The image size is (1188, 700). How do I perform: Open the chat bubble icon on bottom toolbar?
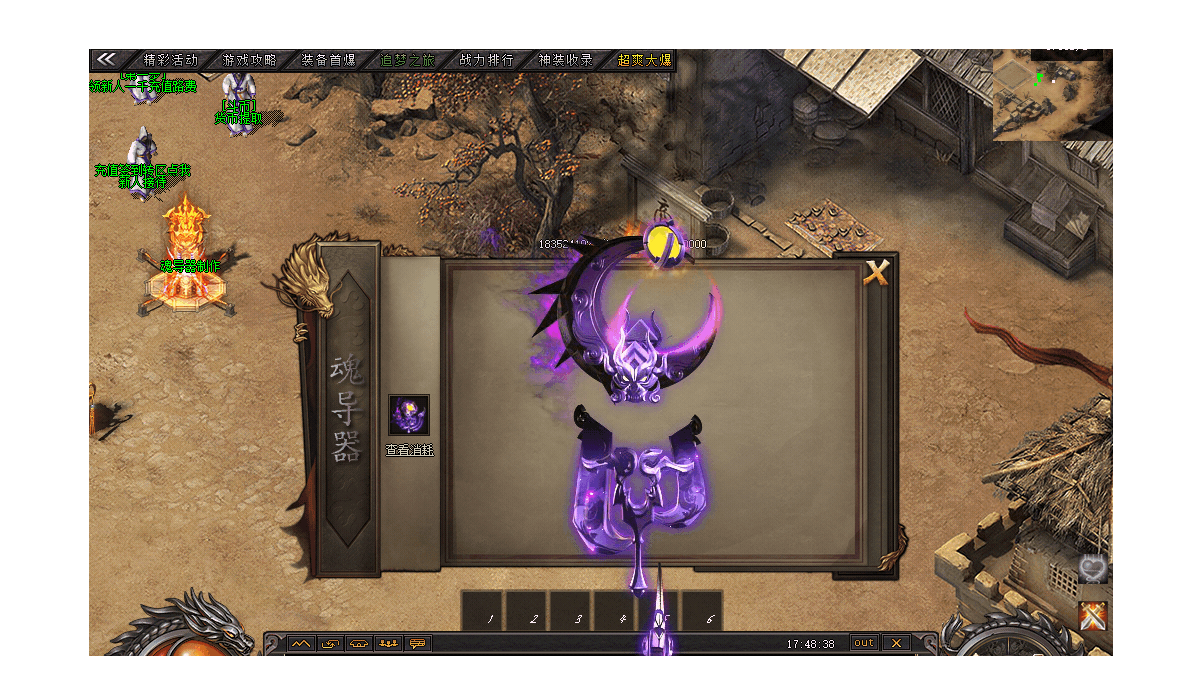(x=418, y=643)
